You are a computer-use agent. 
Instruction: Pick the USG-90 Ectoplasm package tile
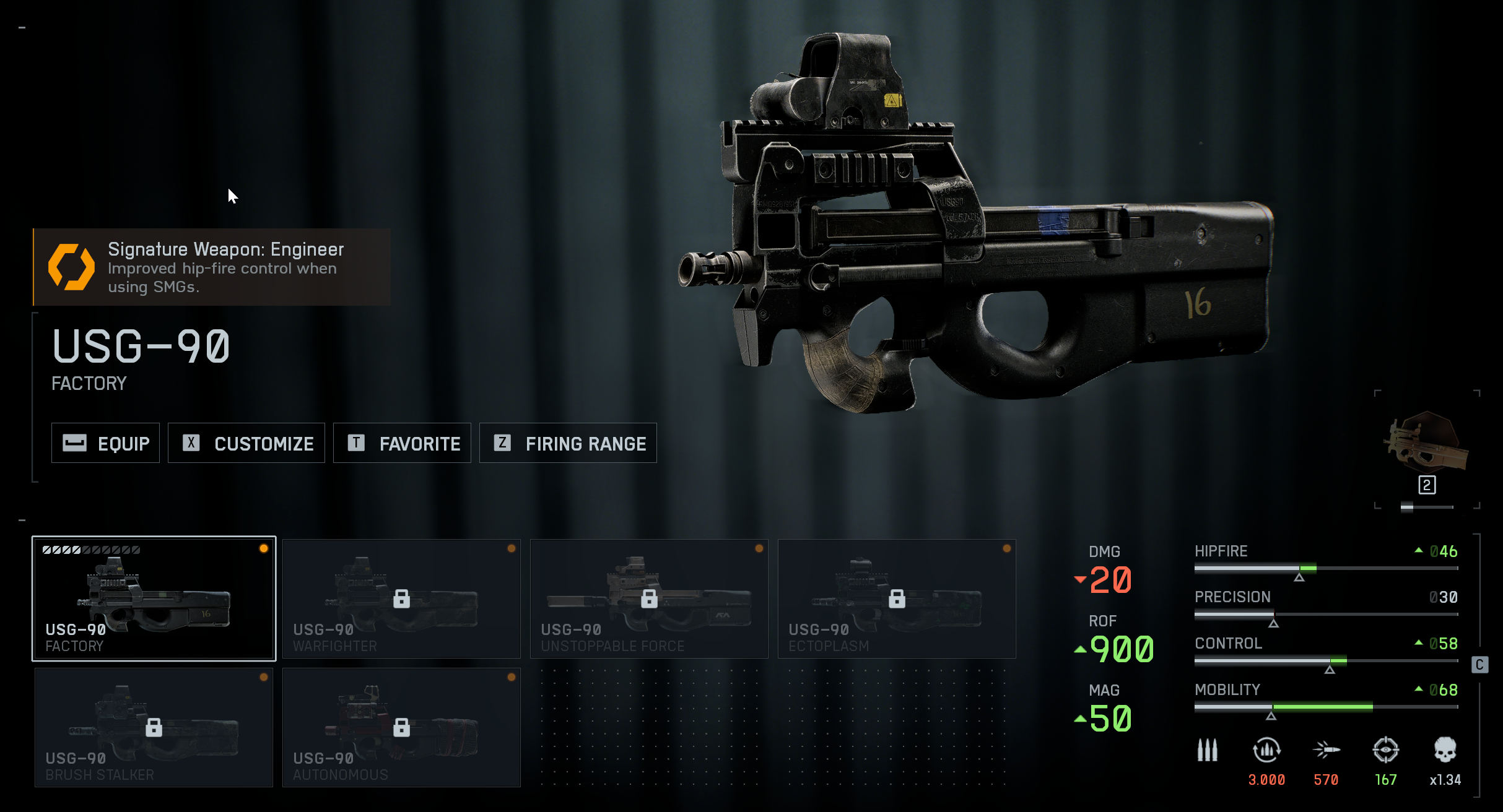897,598
